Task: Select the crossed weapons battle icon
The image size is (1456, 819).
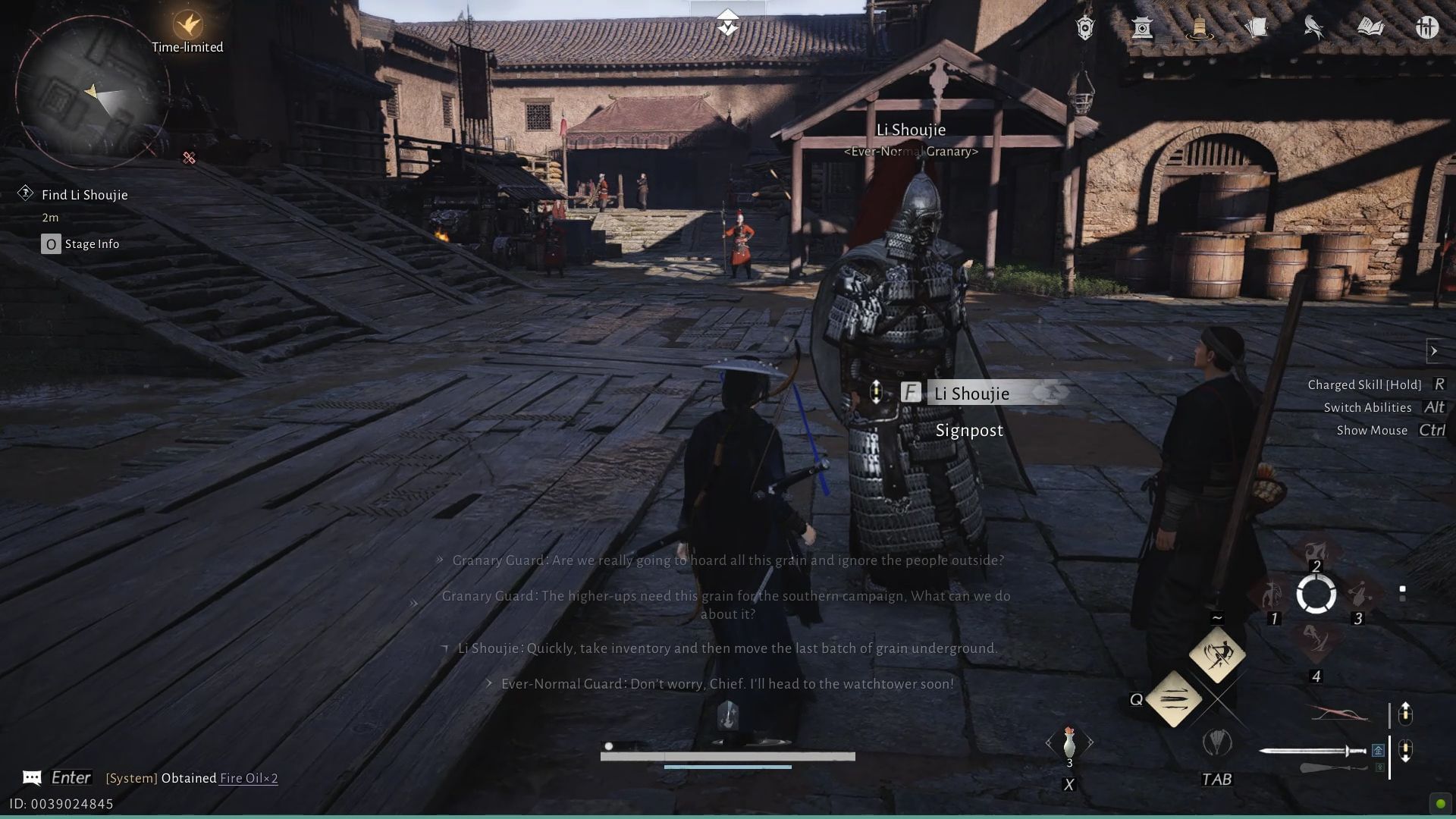Action: tap(1427, 27)
